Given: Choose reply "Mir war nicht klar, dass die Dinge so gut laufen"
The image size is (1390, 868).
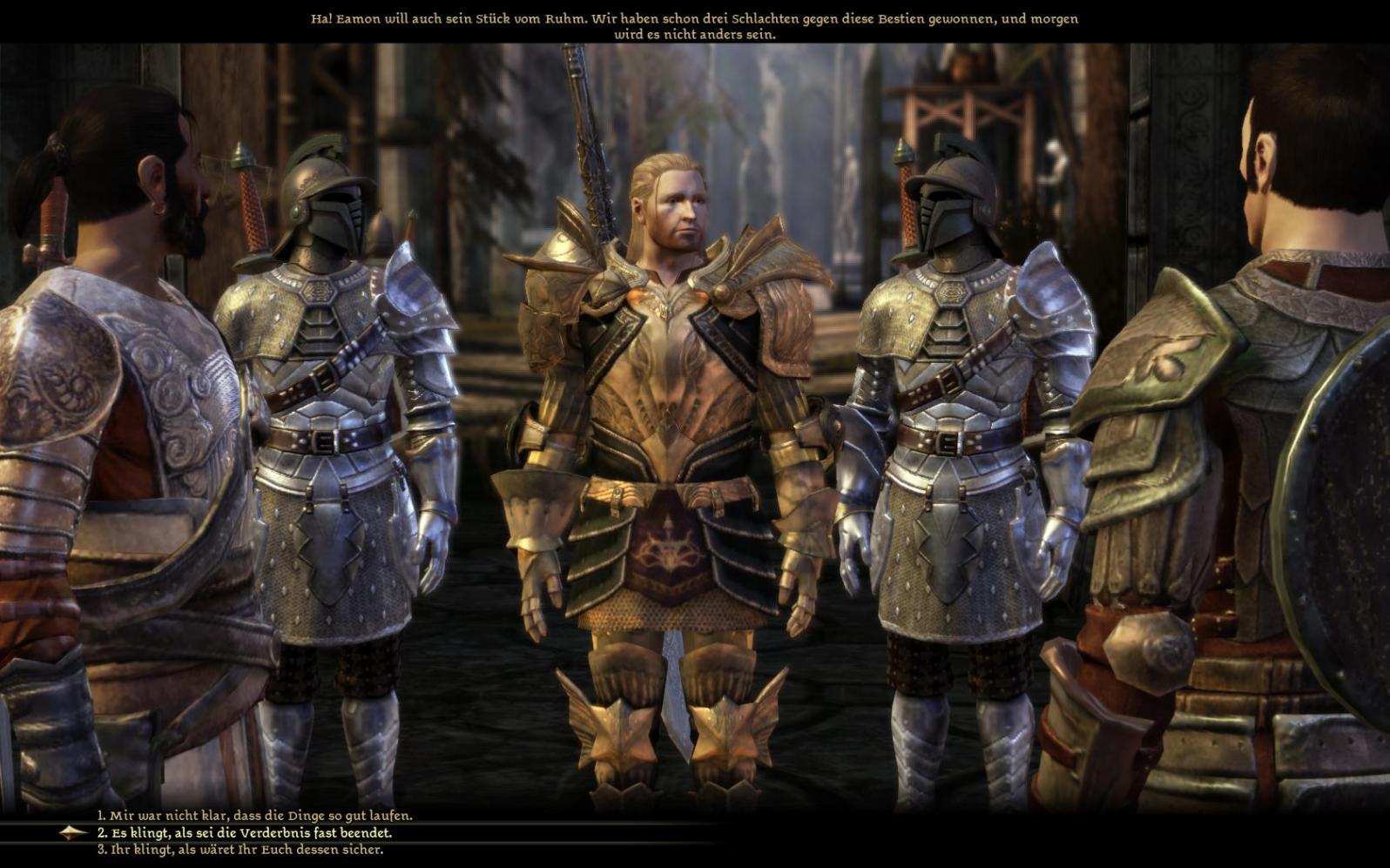Looking at the screenshot, I should [254, 816].
